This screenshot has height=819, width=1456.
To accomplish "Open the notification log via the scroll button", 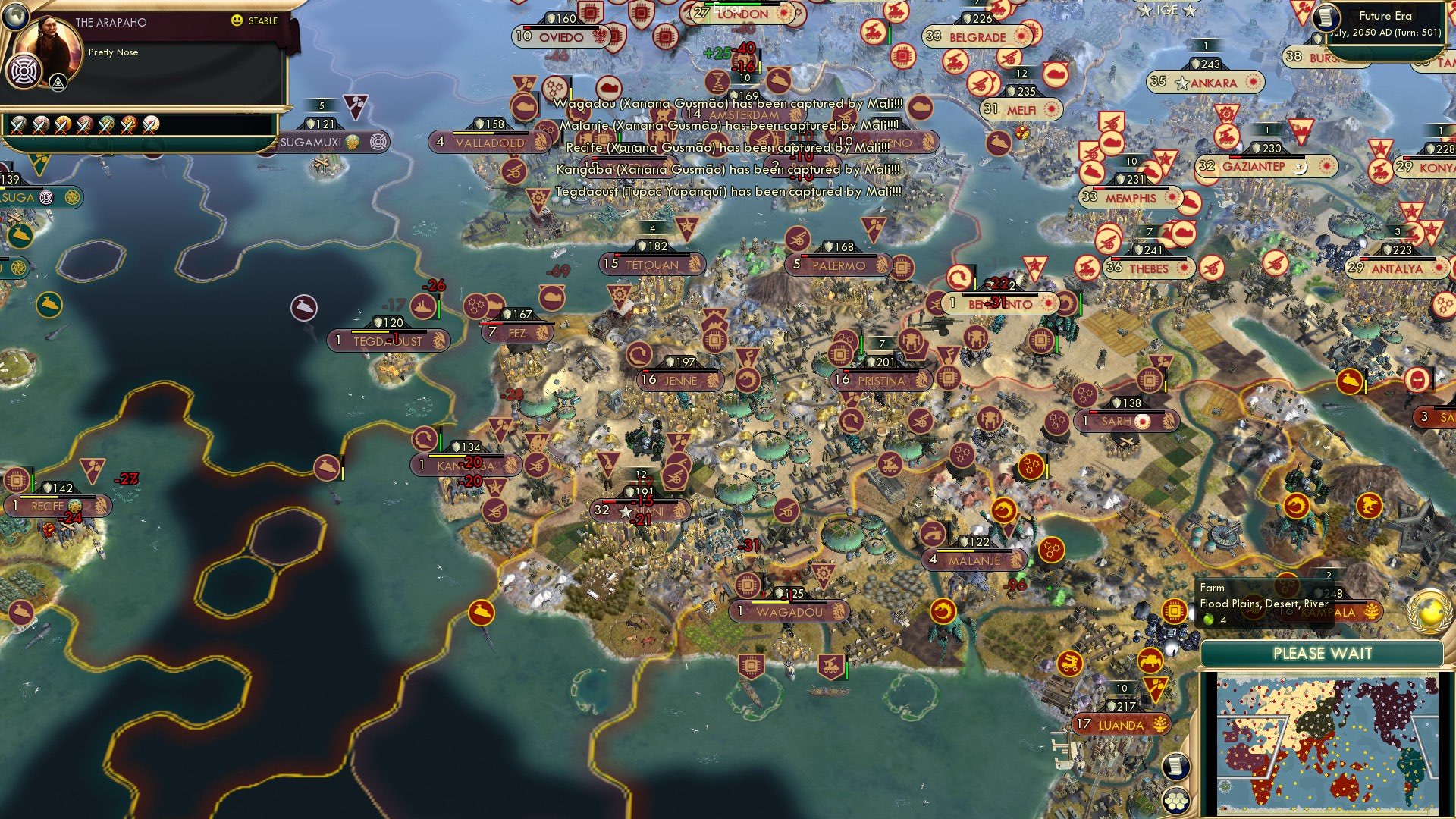I will 1177,767.
